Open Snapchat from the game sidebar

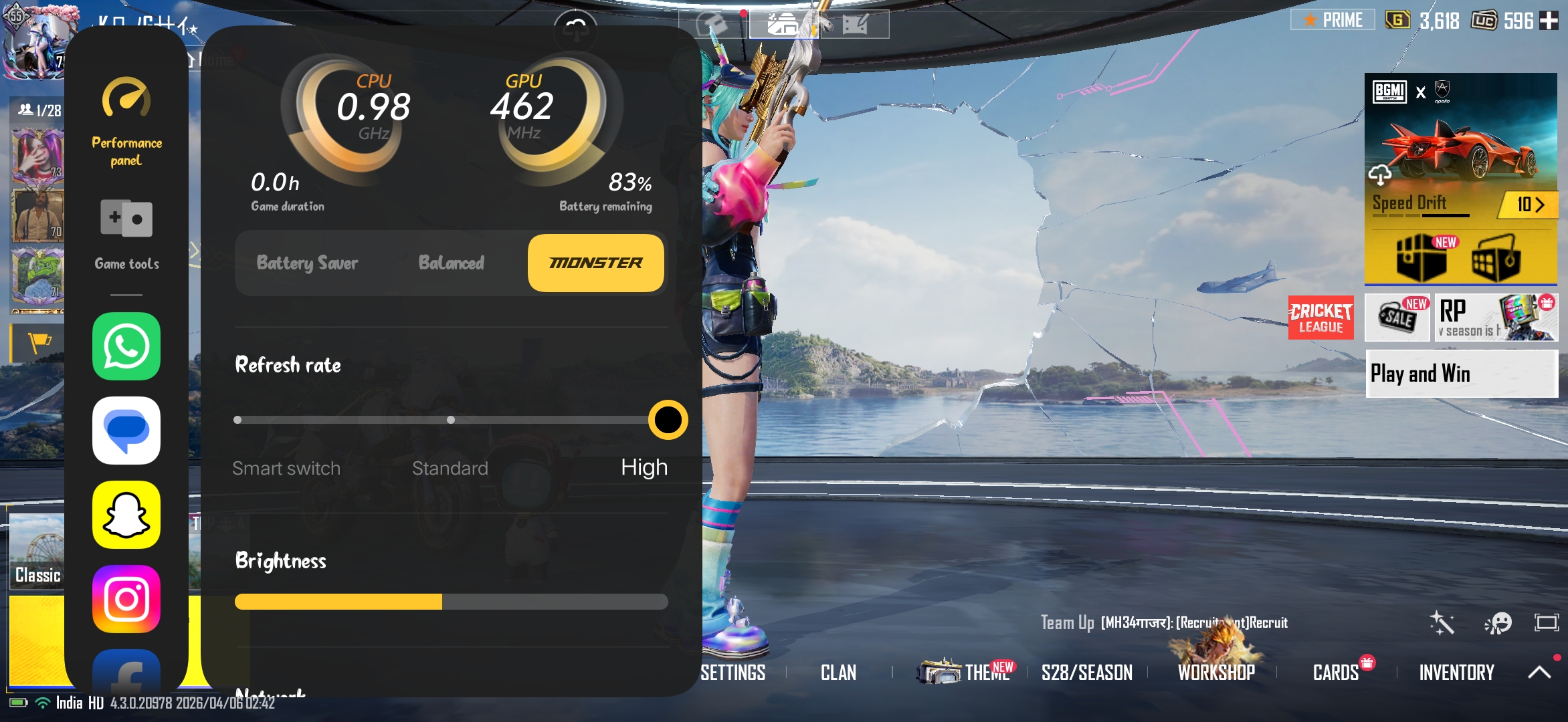click(x=126, y=515)
